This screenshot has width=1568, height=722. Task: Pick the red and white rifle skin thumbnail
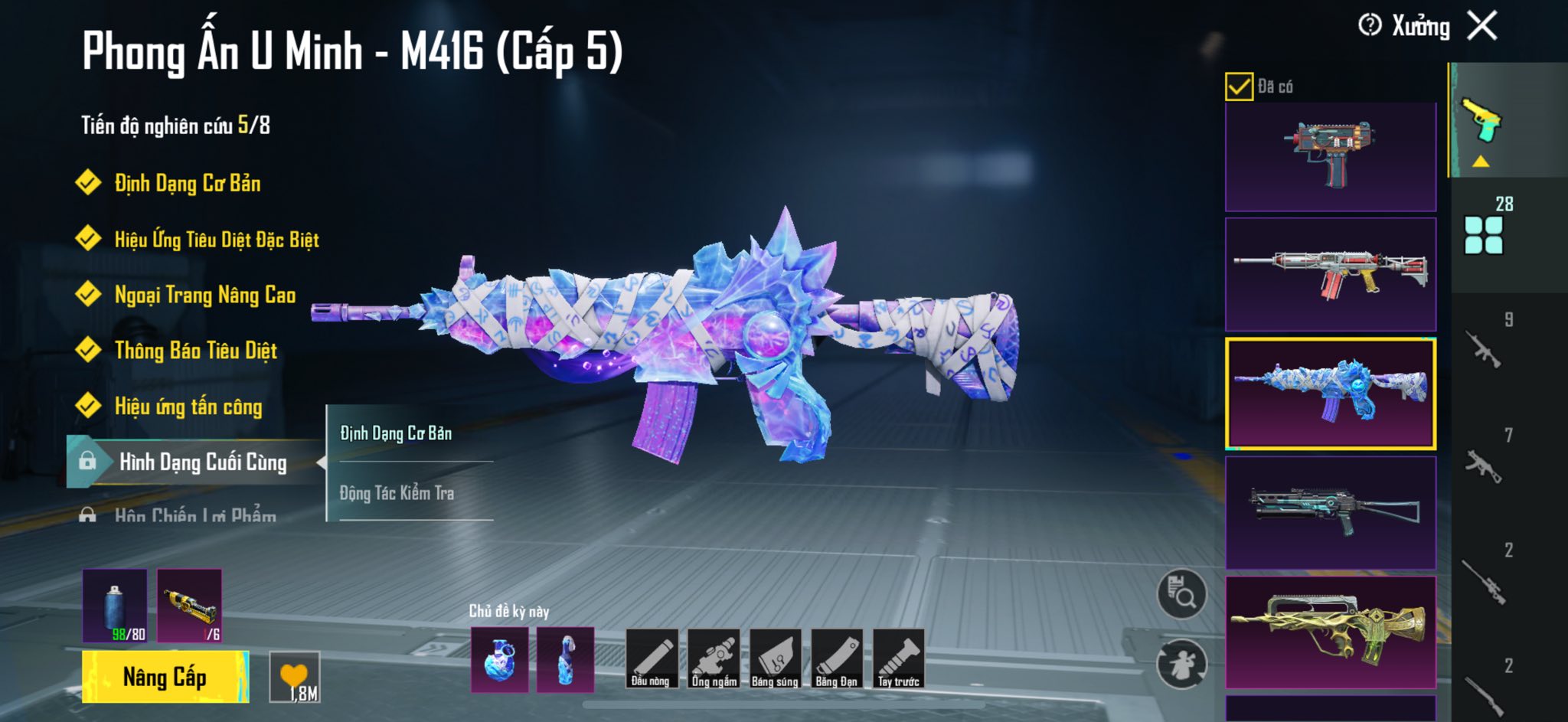tap(1331, 274)
